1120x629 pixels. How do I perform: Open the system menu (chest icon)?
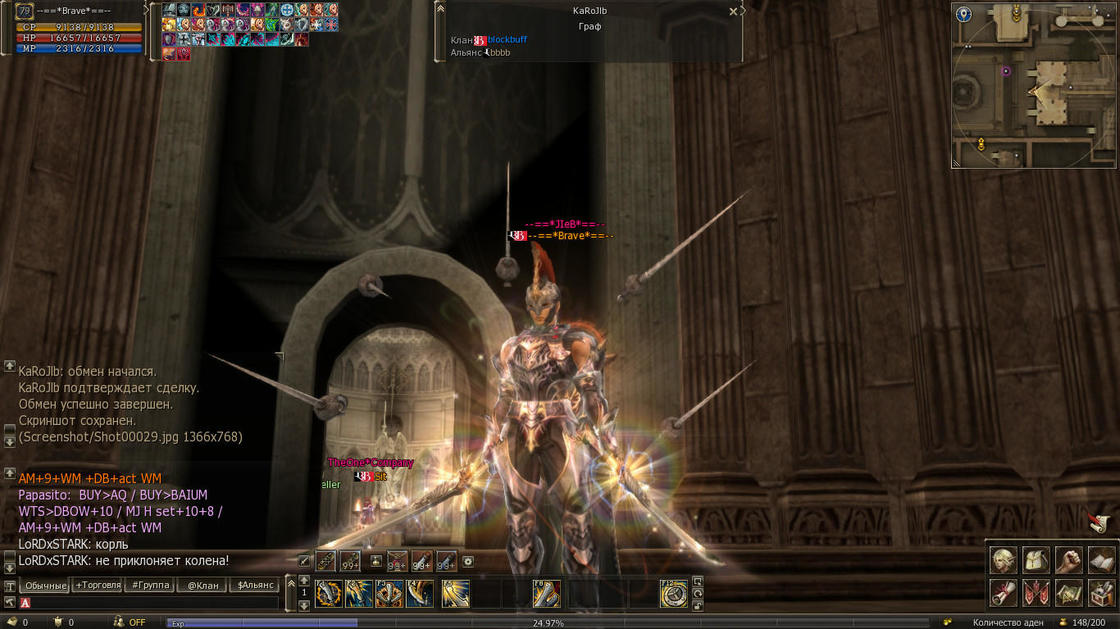coord(1100,593)
